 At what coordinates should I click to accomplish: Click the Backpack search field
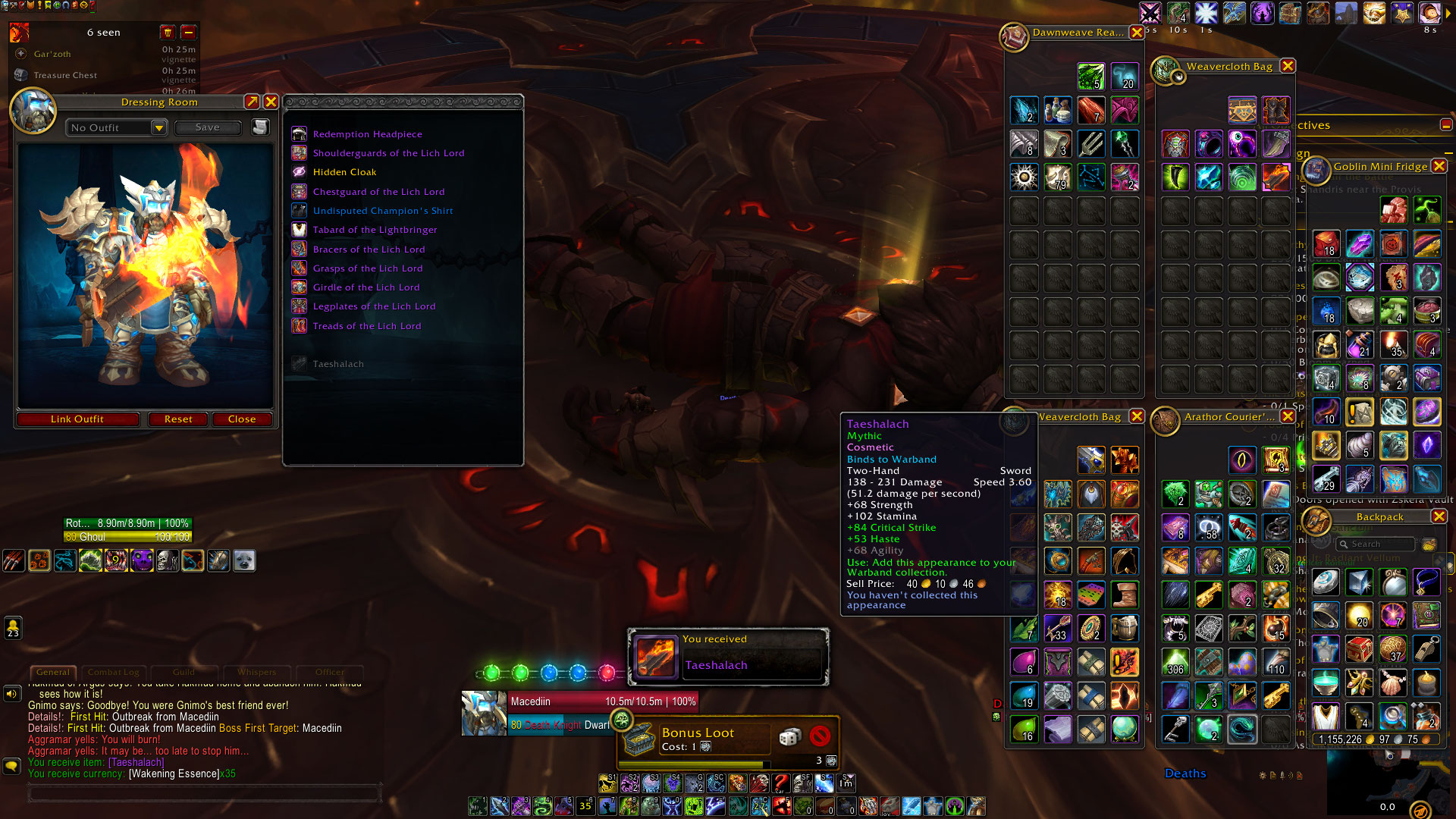[x=1376, y=544]
